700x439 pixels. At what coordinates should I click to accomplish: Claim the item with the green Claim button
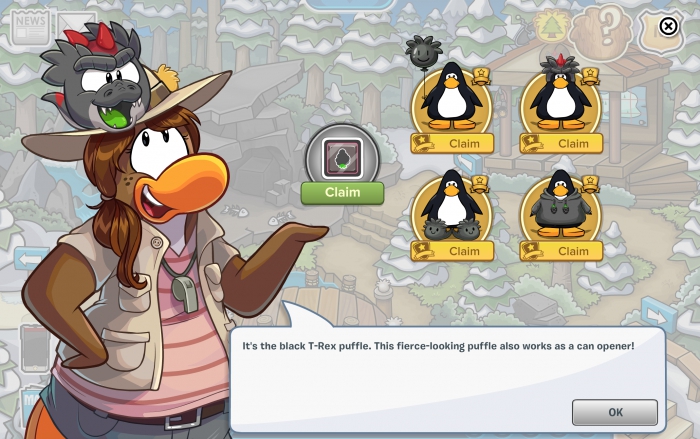[342, 193]
